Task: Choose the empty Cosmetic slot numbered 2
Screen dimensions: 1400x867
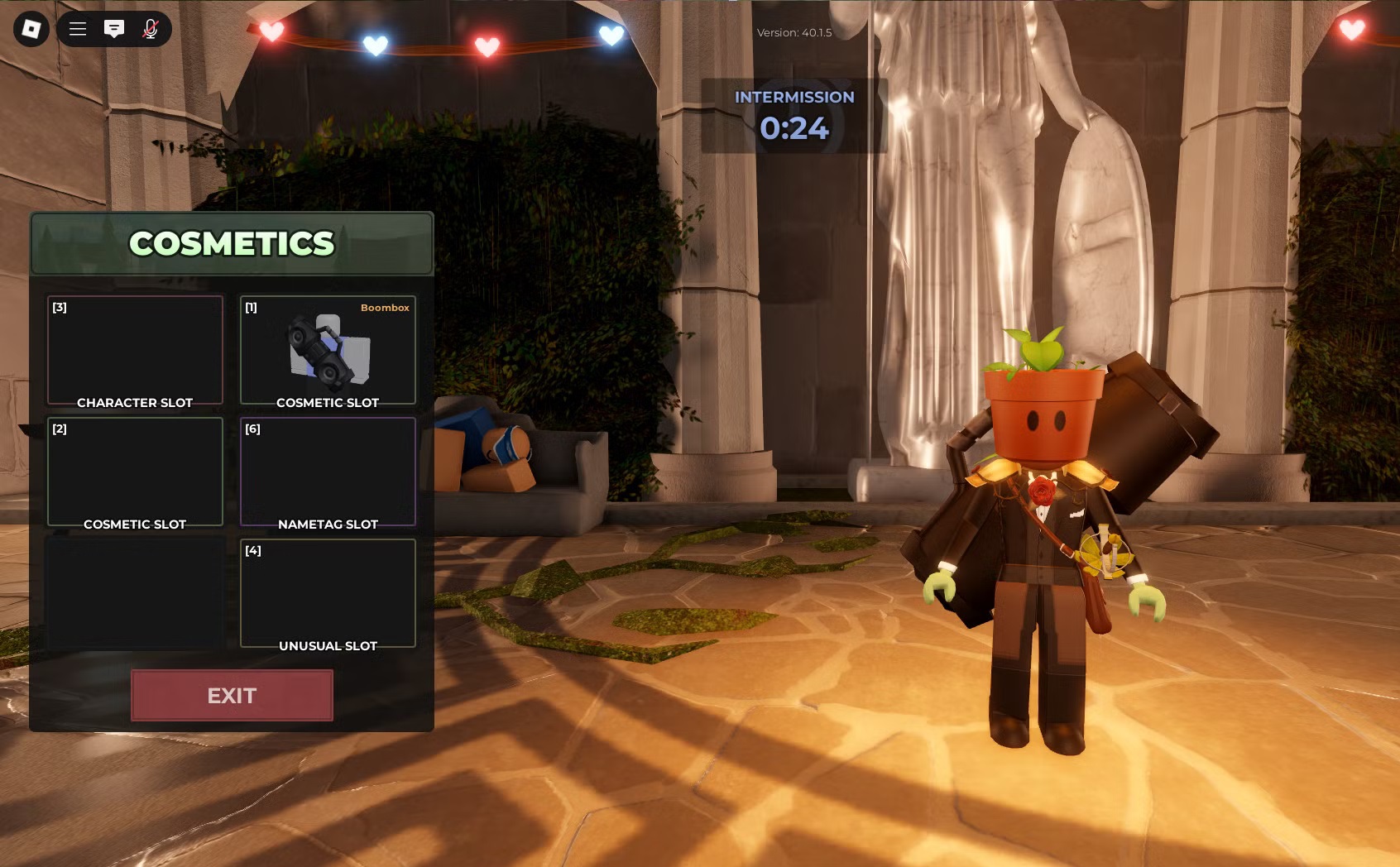Action: click(135, 472)
